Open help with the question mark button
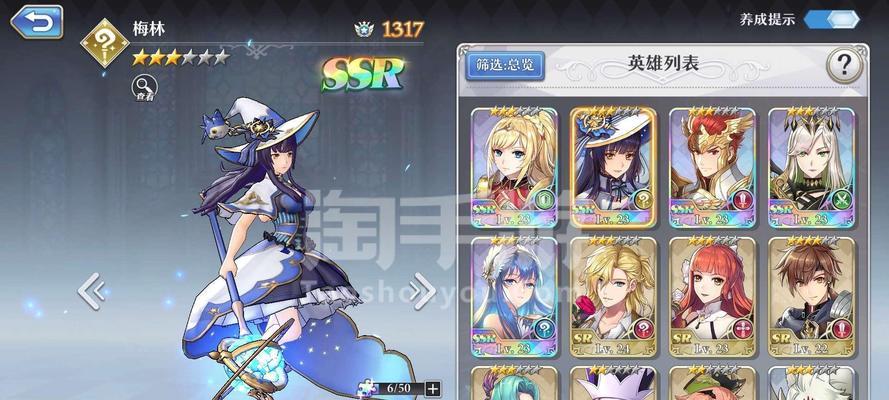889x400 pixels. coord(844,66)
